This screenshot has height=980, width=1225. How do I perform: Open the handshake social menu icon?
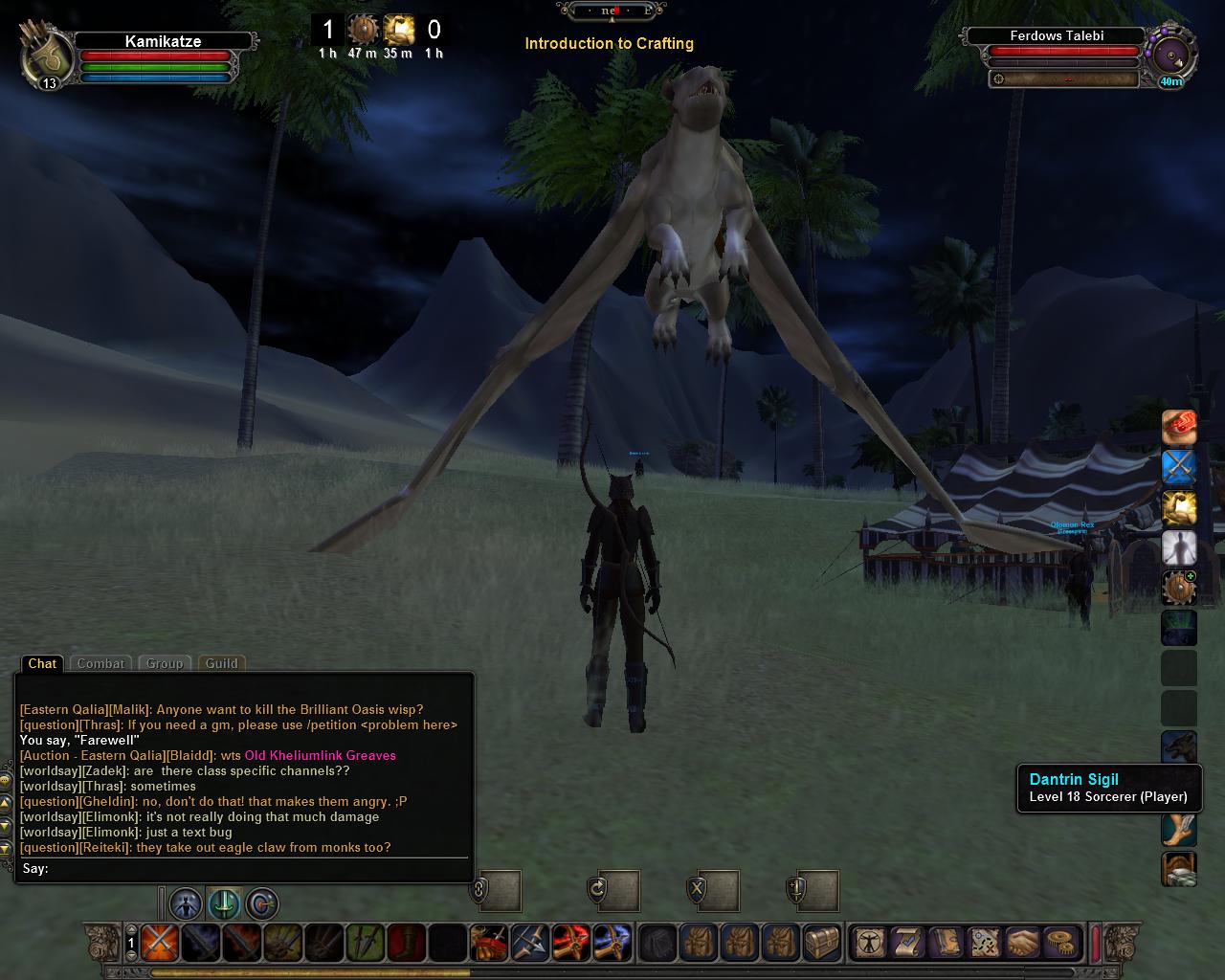coord(1023,943)
